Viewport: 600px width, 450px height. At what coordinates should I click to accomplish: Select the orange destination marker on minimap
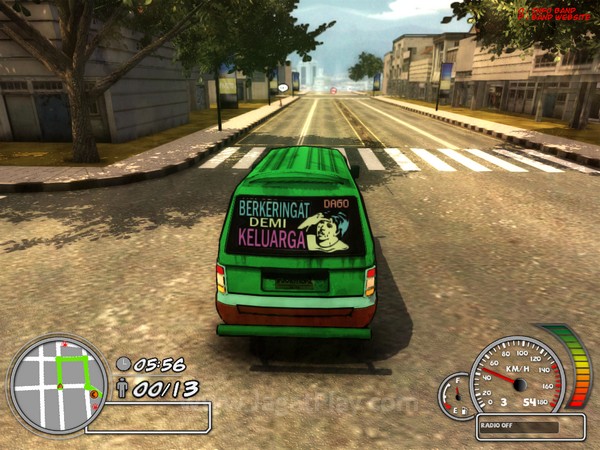click(x=94, y=395)
